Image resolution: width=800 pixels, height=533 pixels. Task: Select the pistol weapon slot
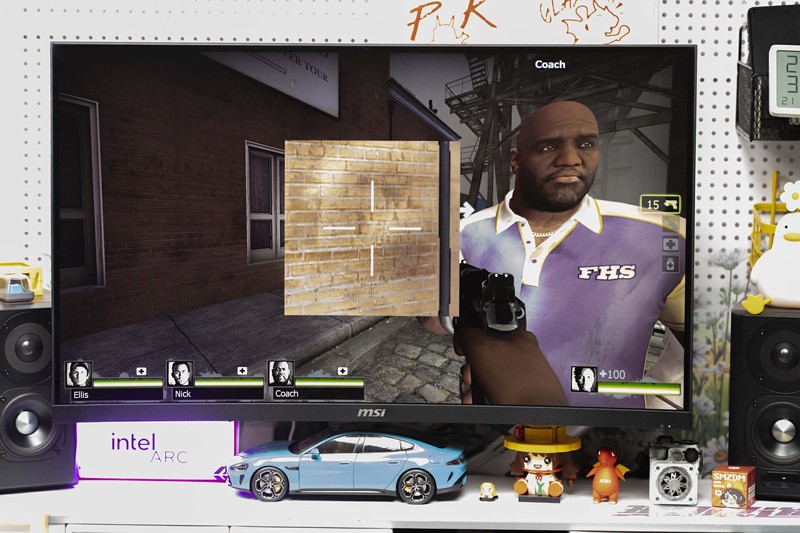660,204
